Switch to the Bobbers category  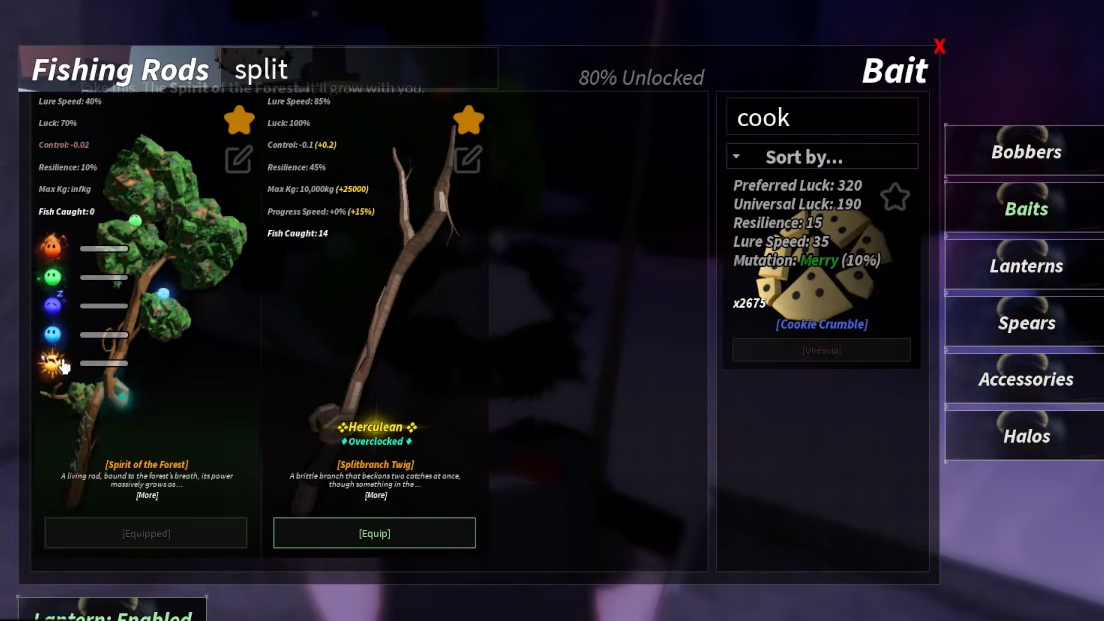point(1025,152)
